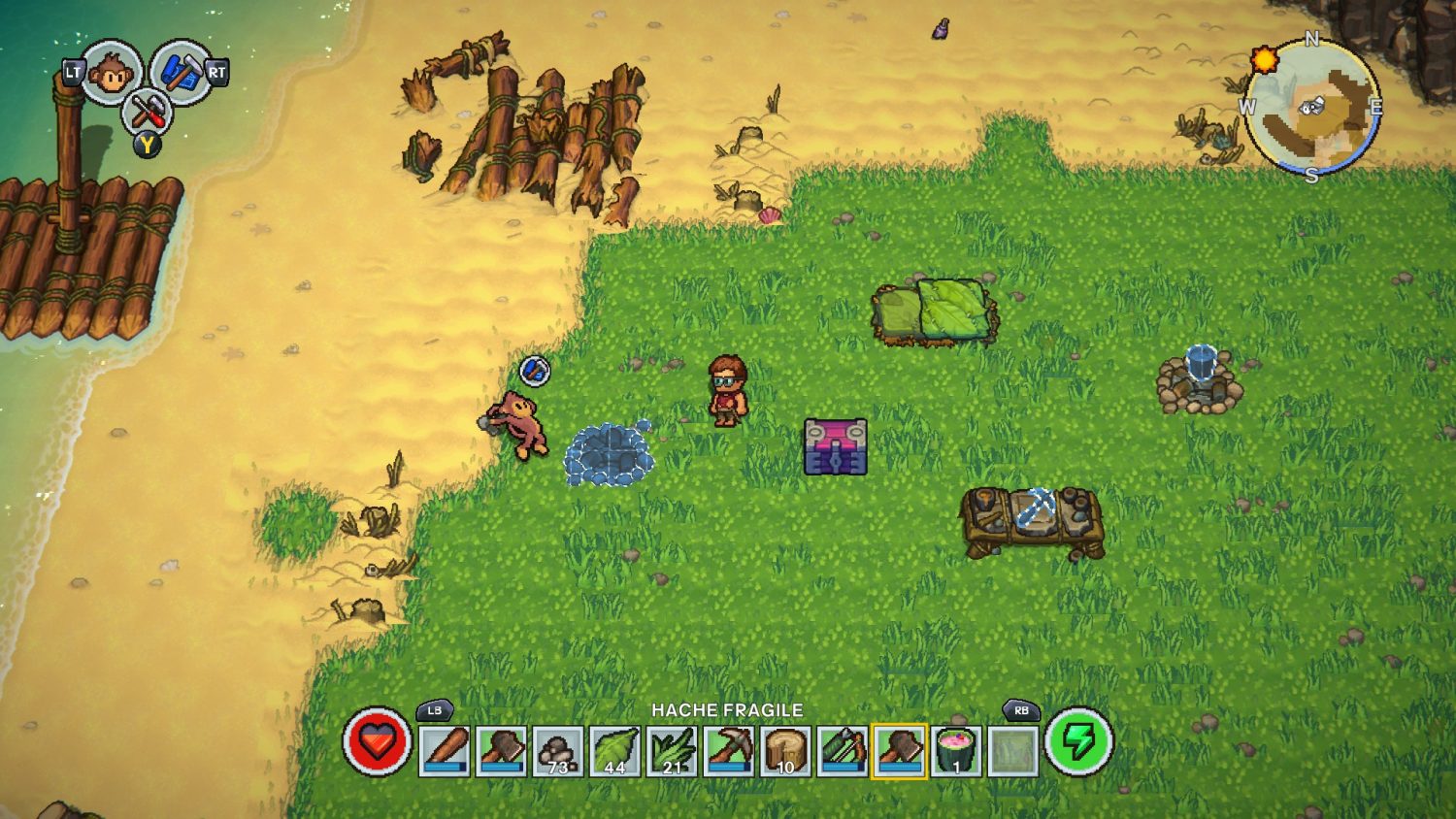The height and width of the screenshot is (819, 1456).
Task: Pick the long grass stack of 21
Action: [x=672, y=750]
